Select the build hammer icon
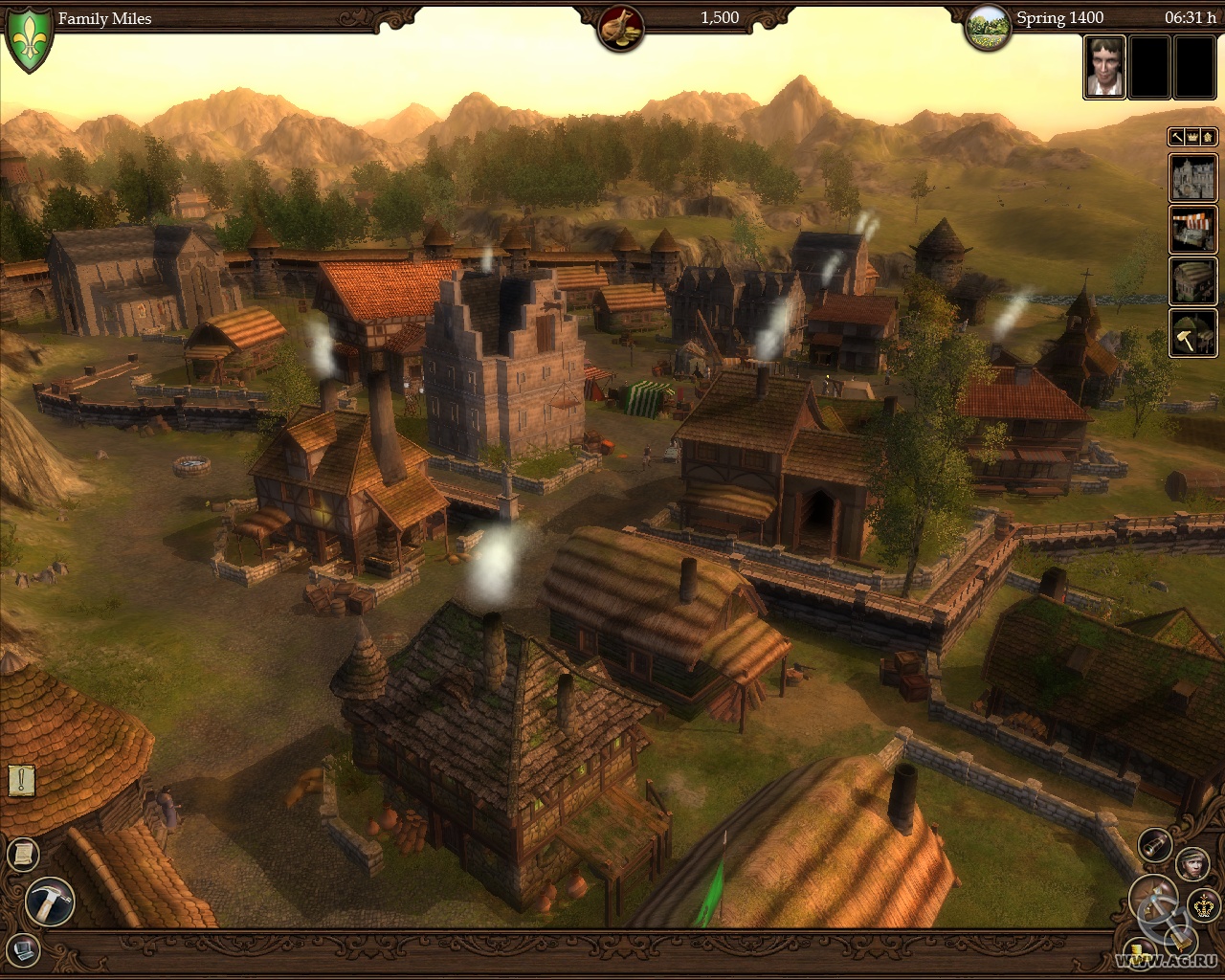The image size is (1225, 980). pyautogui.click(x=46, y=900)
